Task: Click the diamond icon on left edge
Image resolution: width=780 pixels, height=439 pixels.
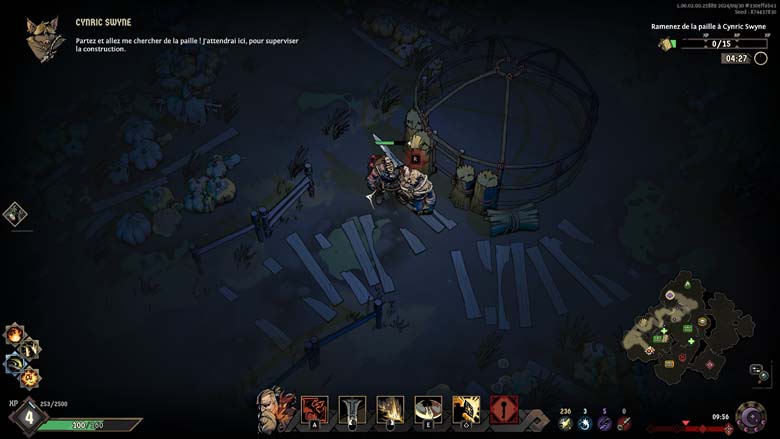Action: (16, 213)
